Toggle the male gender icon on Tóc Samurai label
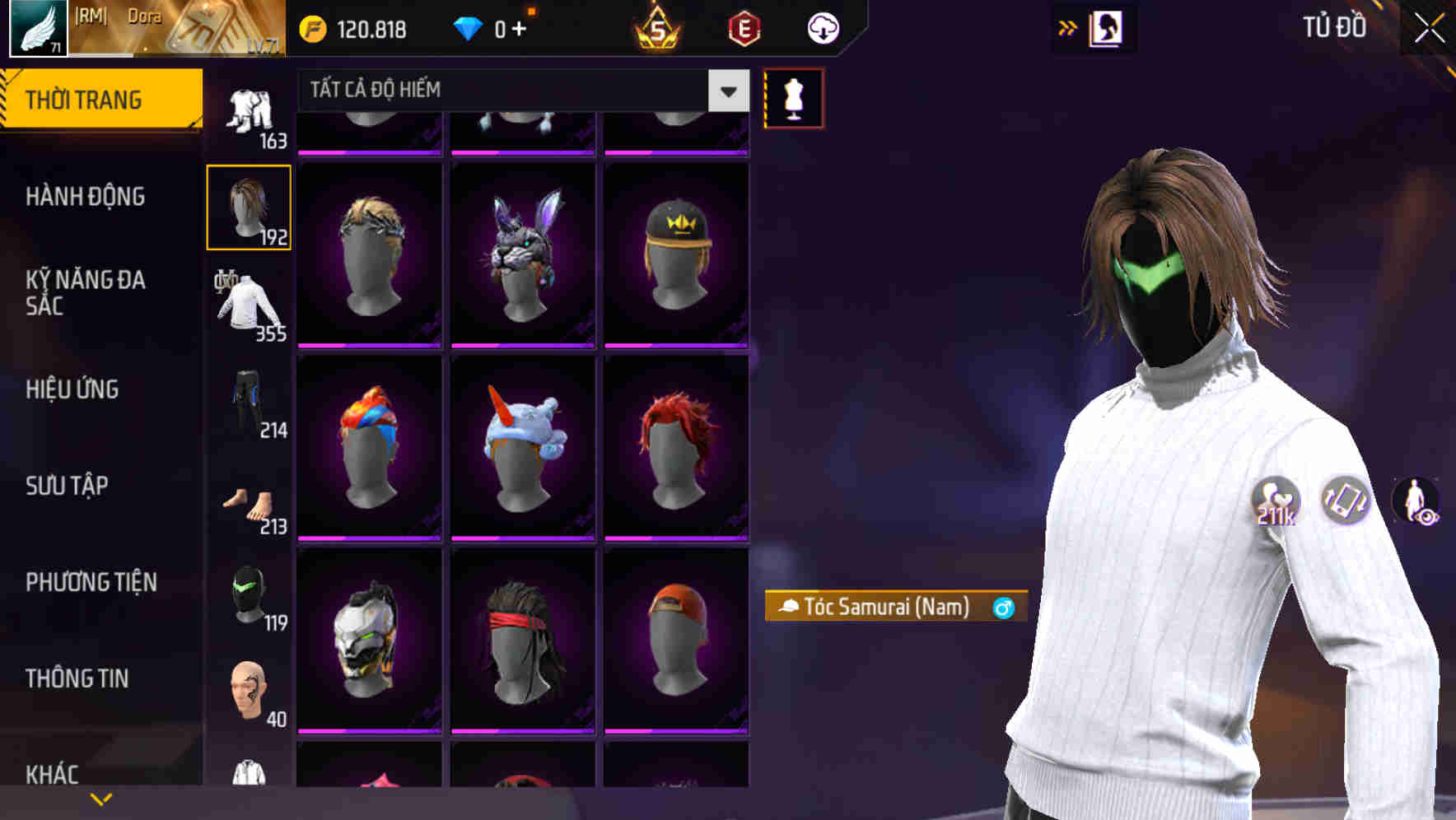 [1003, 607]
